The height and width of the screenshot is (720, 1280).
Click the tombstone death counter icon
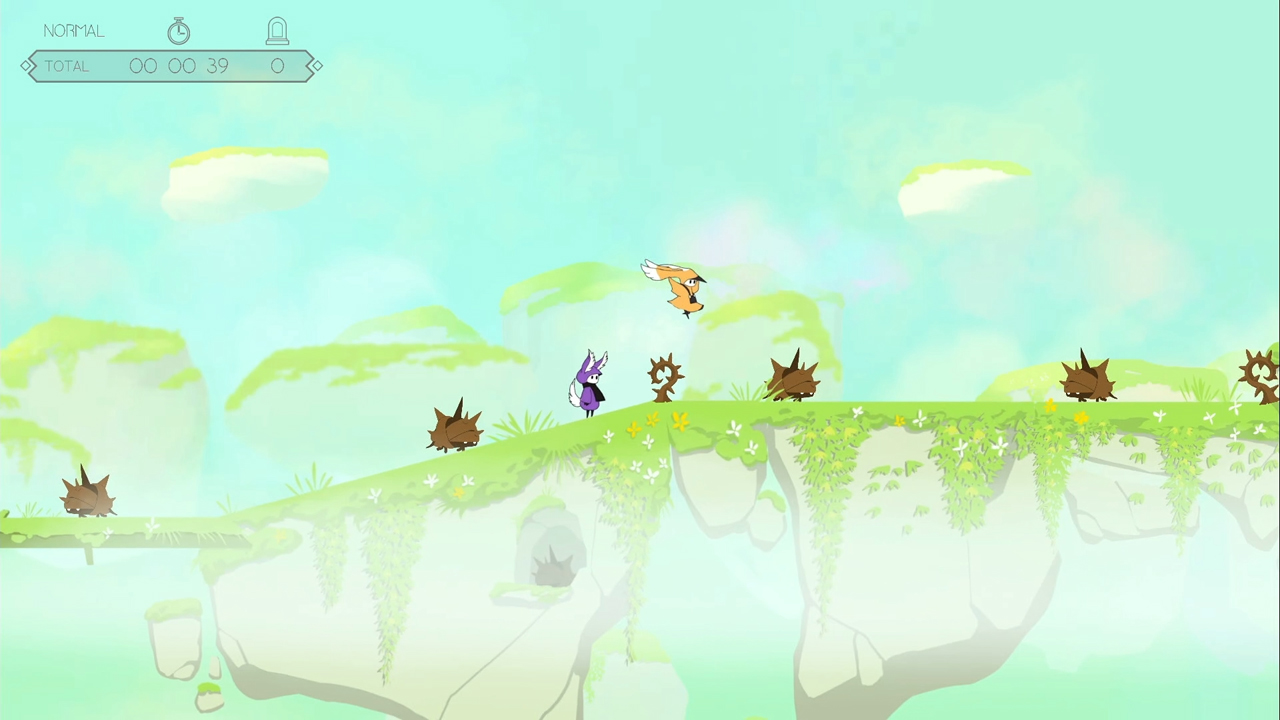(x=277, y=30)
